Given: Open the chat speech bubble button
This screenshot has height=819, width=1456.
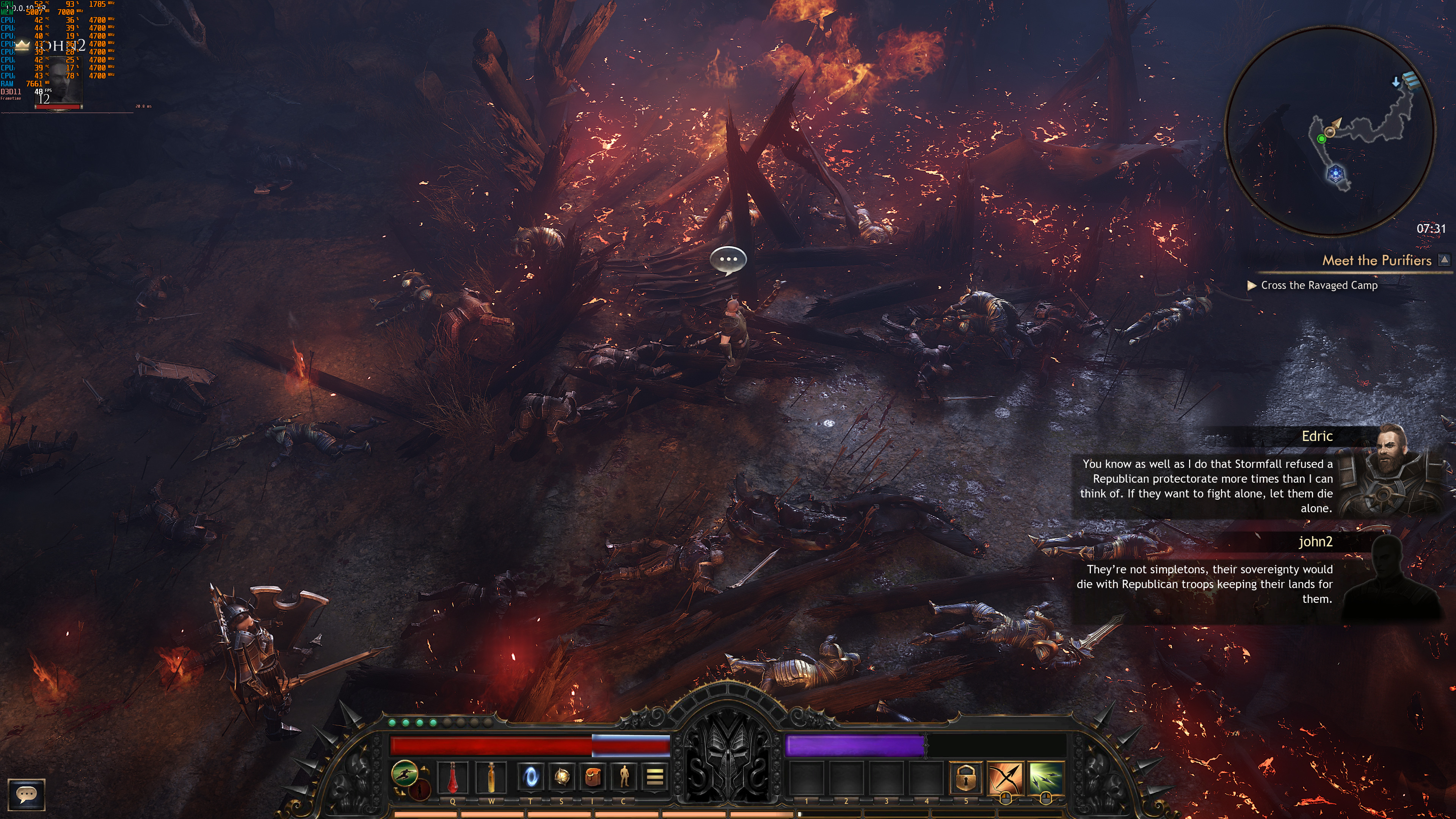Looking at the screenshot, I should coord(26,794).
